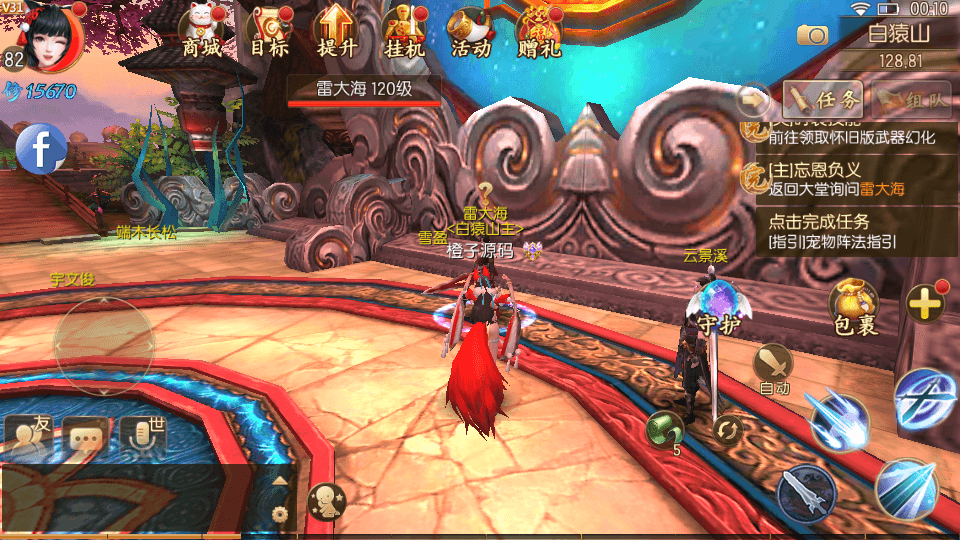
Task: Open chat settings with the gear icon
Action: (280, 513)
